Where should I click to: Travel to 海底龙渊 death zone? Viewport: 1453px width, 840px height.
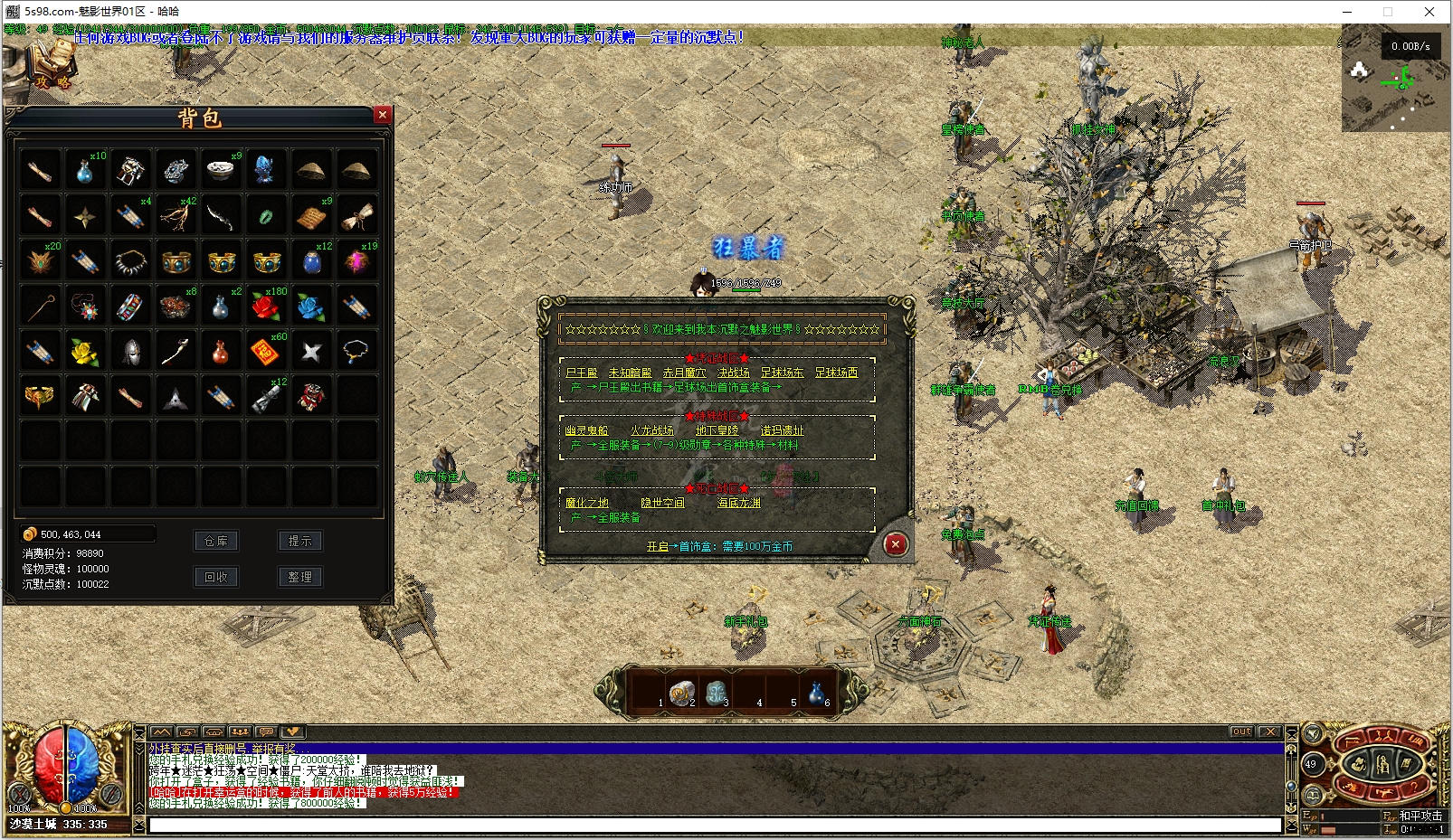point(739,503)
